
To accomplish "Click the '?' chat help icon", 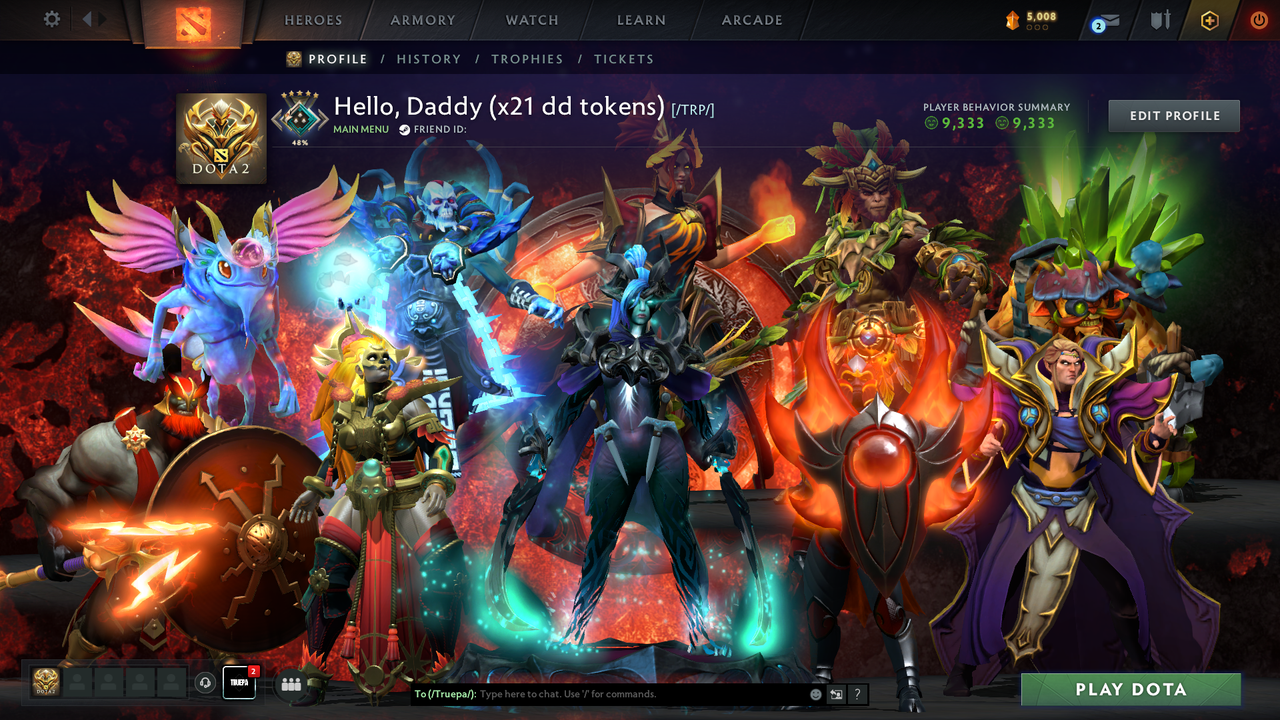I will tap(857, 694).
